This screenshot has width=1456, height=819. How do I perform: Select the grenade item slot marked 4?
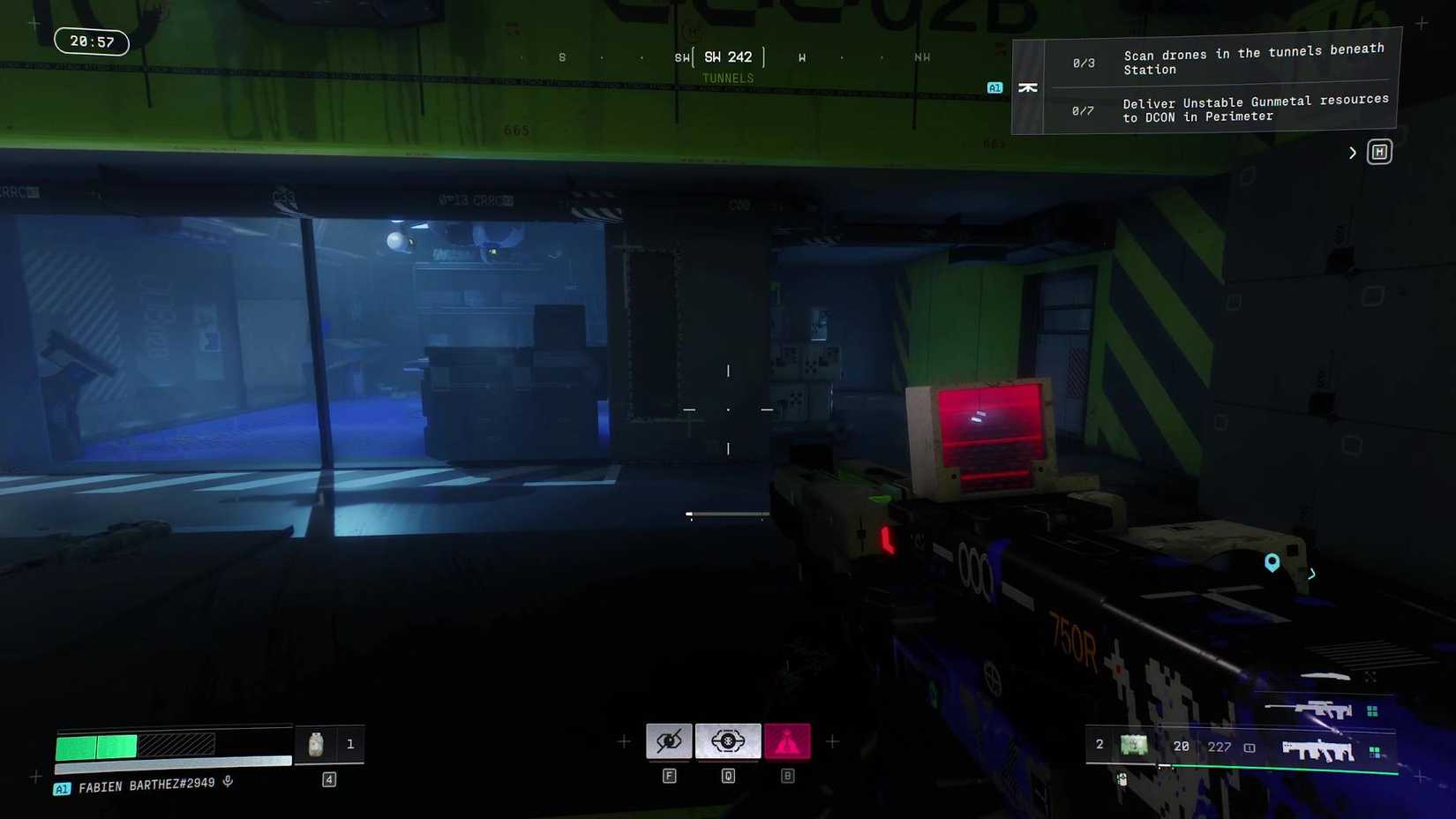329,778
